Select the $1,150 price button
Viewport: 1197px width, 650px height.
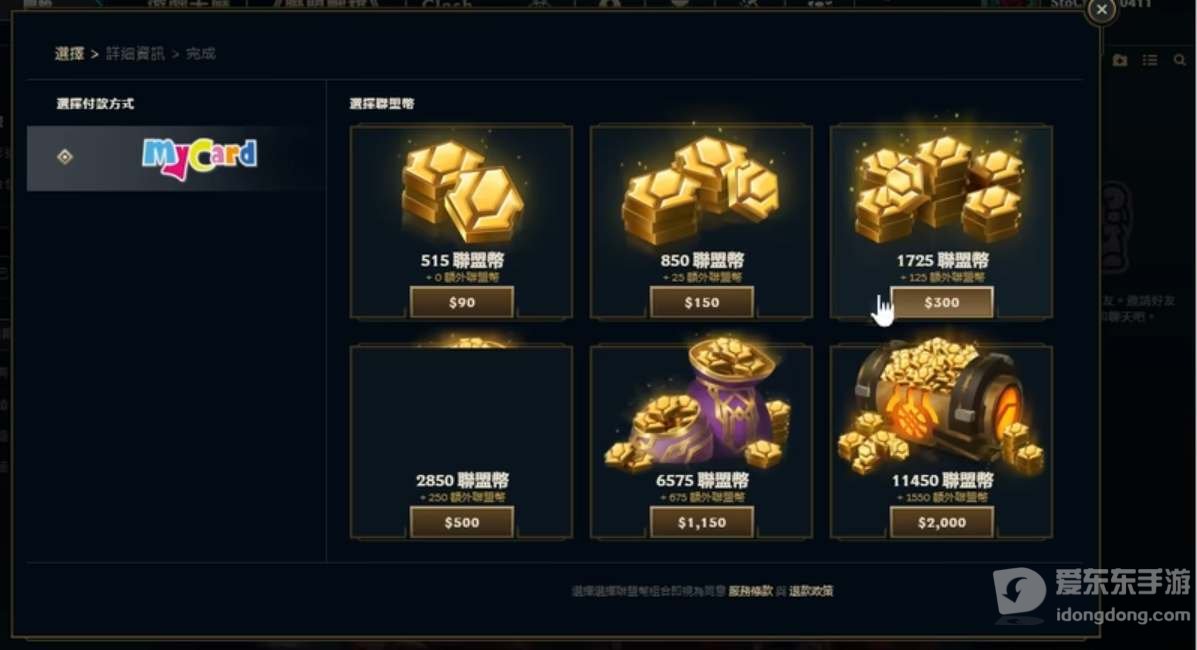[x=701, y=522]
